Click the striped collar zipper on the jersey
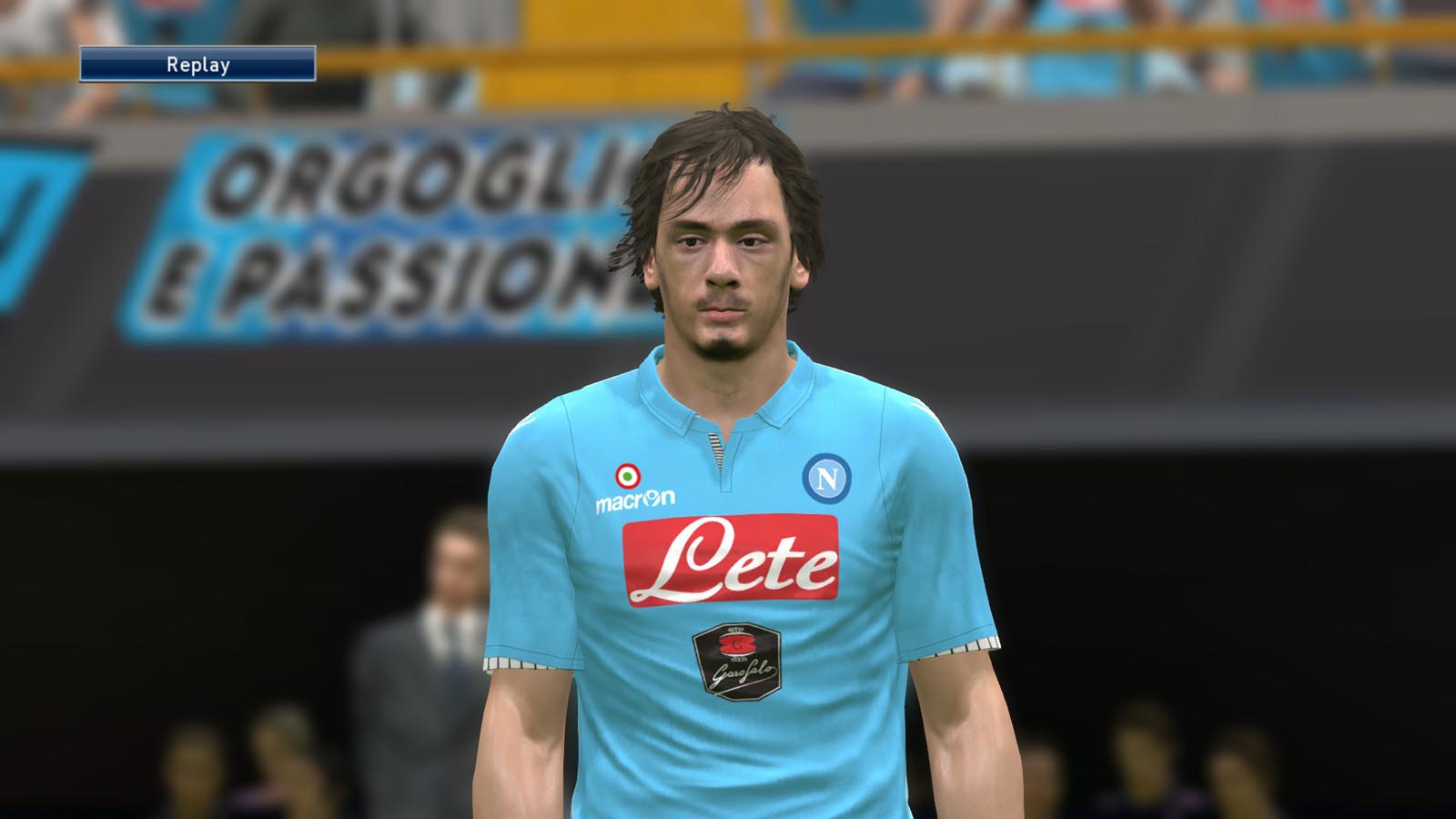1456x819 pixels. [718, 448]
